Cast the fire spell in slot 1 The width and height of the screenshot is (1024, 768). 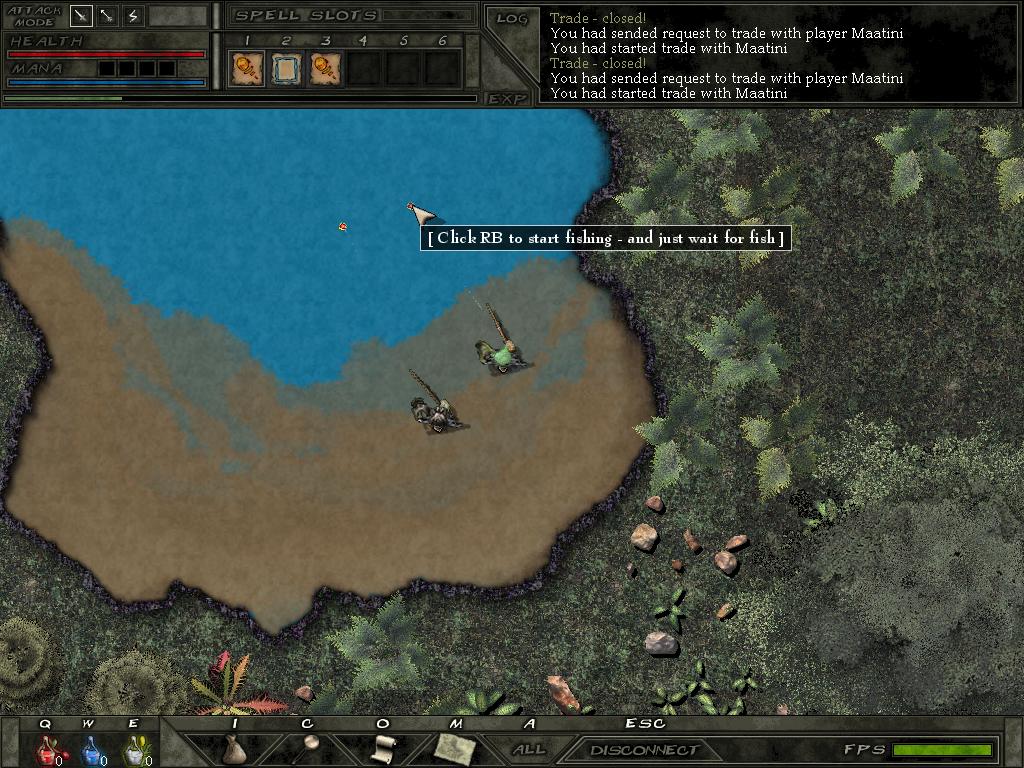coord(246,68)
